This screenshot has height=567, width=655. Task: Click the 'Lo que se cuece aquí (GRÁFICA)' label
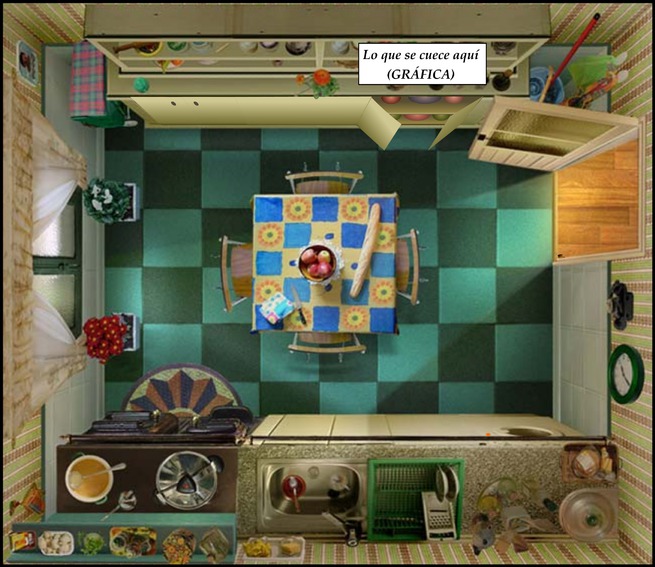pos(421,65)
